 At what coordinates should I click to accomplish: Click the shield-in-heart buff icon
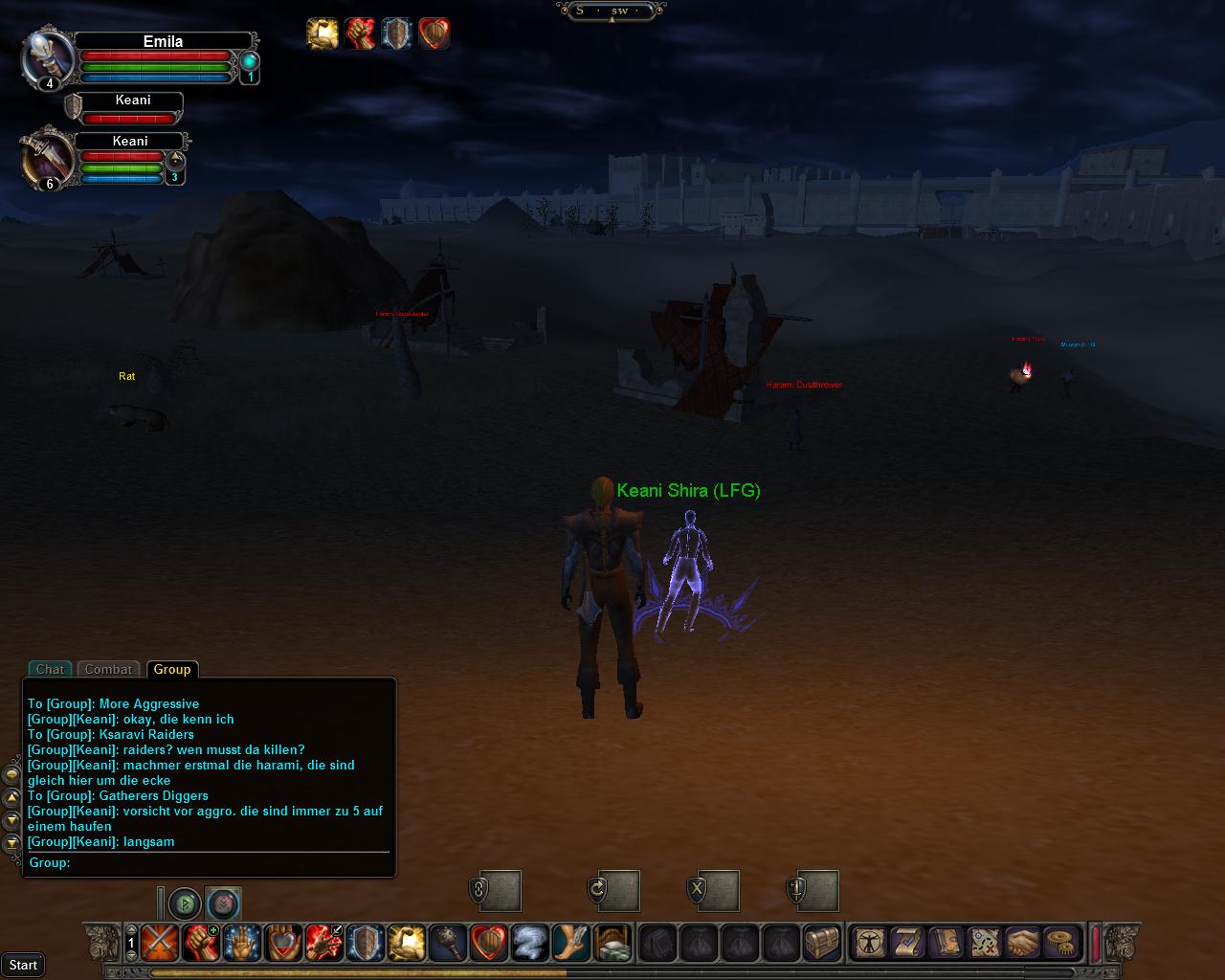[x=434, y=33]
